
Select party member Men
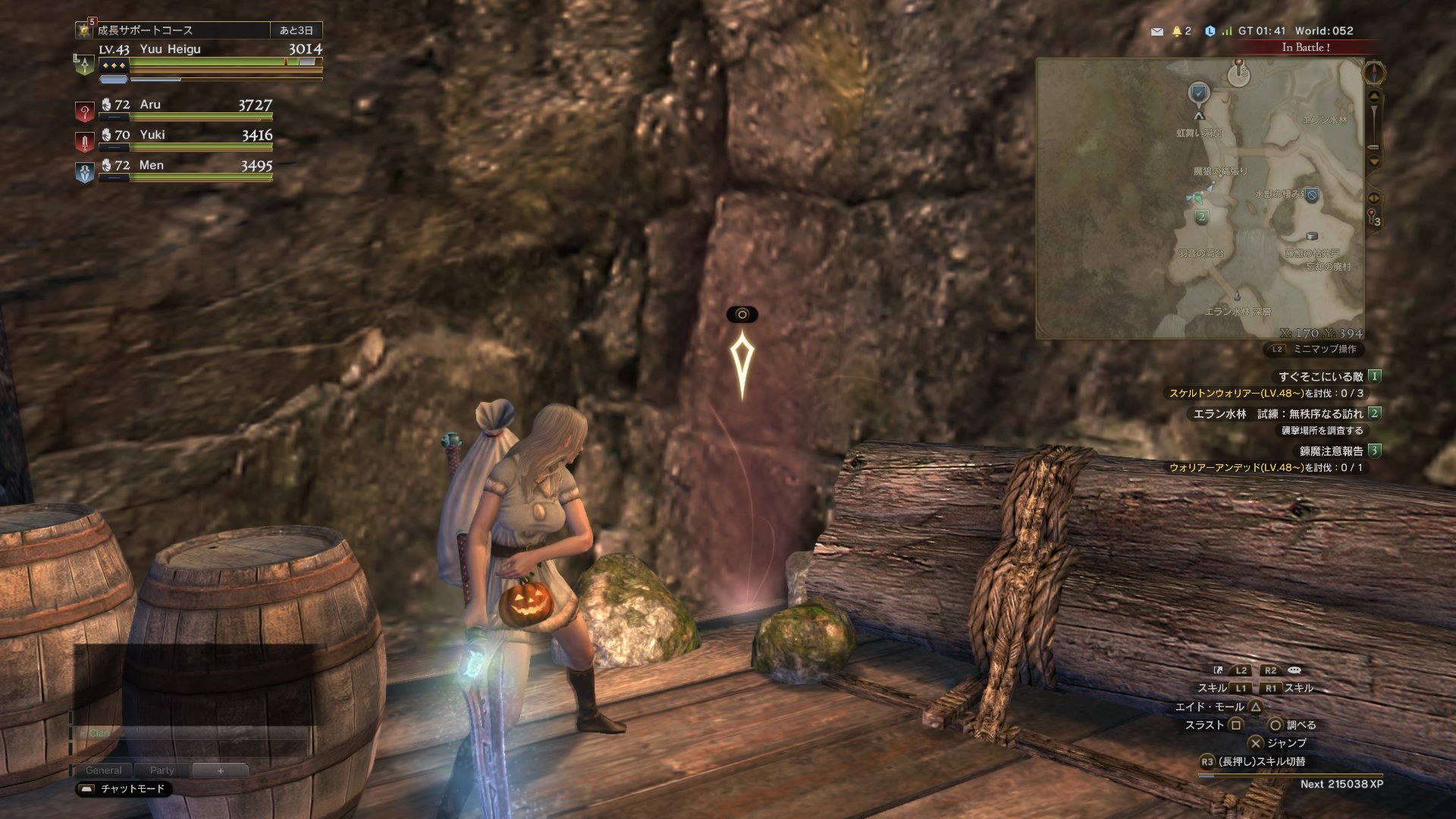(x=151, y=165)
